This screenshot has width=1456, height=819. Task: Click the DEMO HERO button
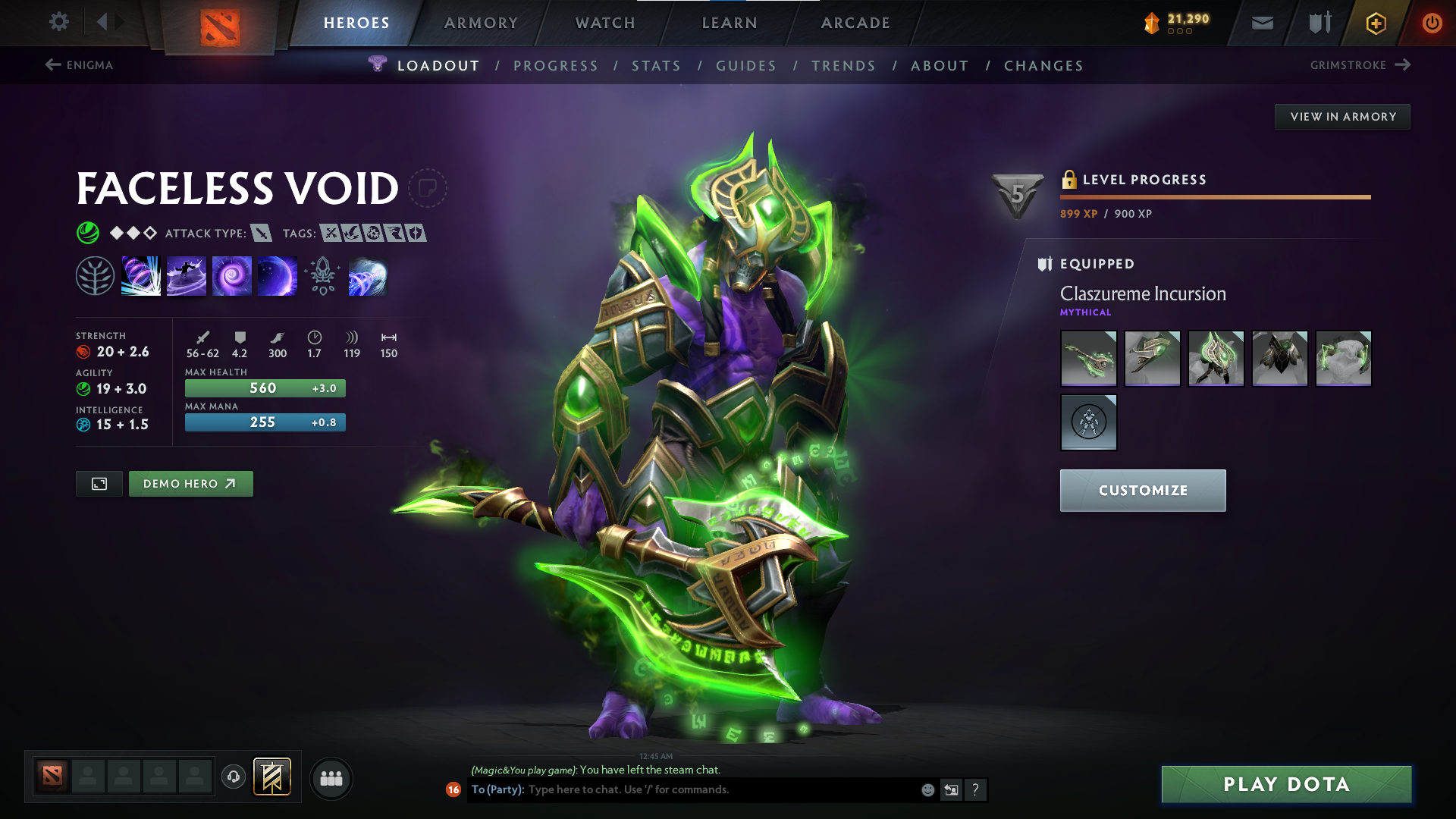190,483
